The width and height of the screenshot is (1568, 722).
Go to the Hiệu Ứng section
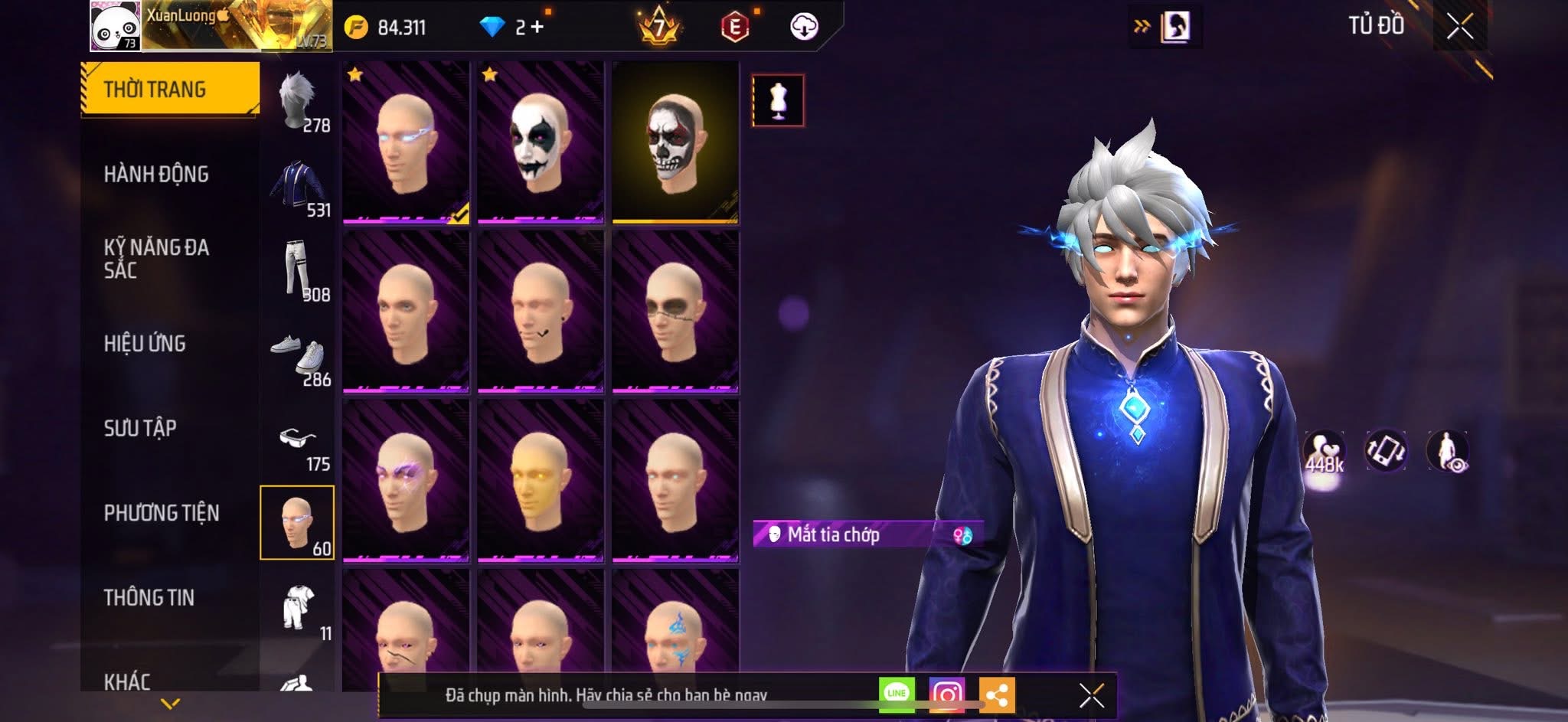click(145, 344)
